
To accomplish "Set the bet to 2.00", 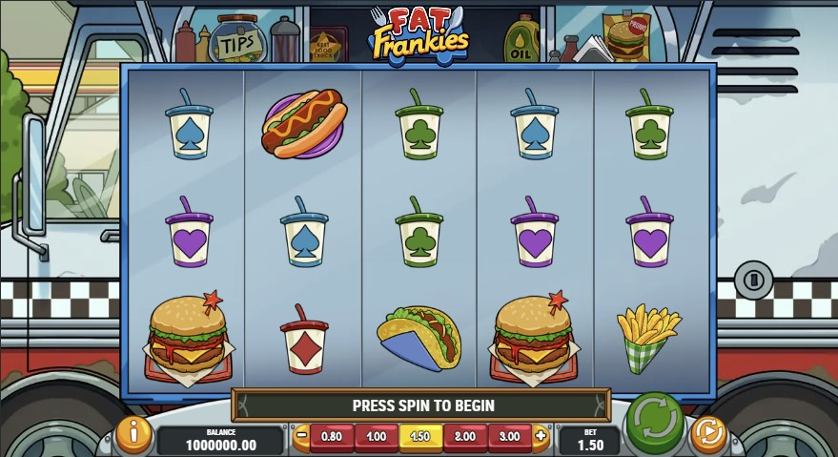I will (465, 436).
